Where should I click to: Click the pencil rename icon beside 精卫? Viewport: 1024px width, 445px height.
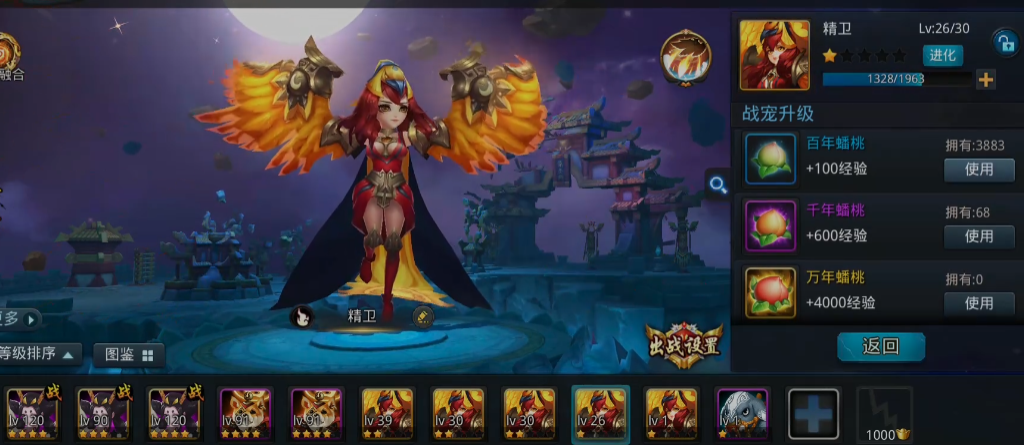click(423, 317)
